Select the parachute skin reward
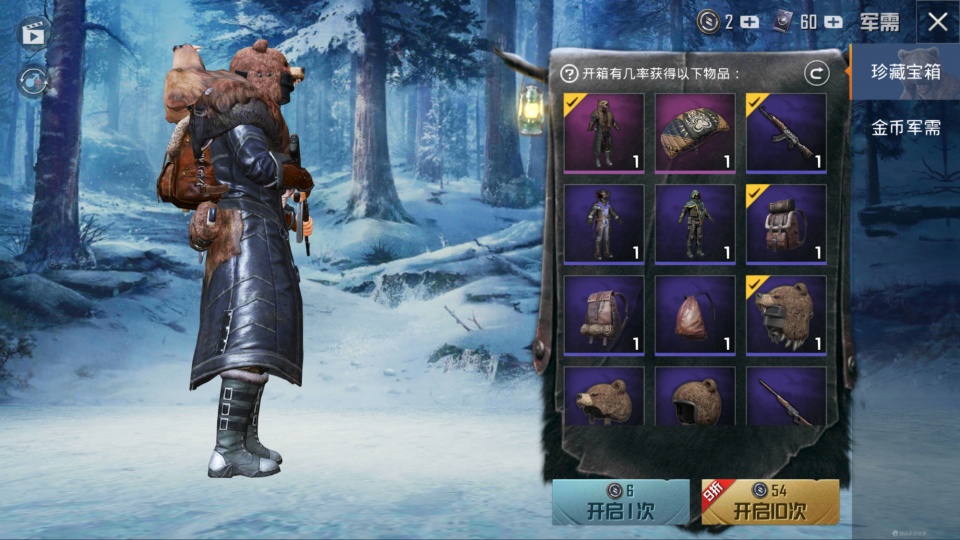This screenshot has width=960, height=540. pyautogui.click(x=695, y=133)
